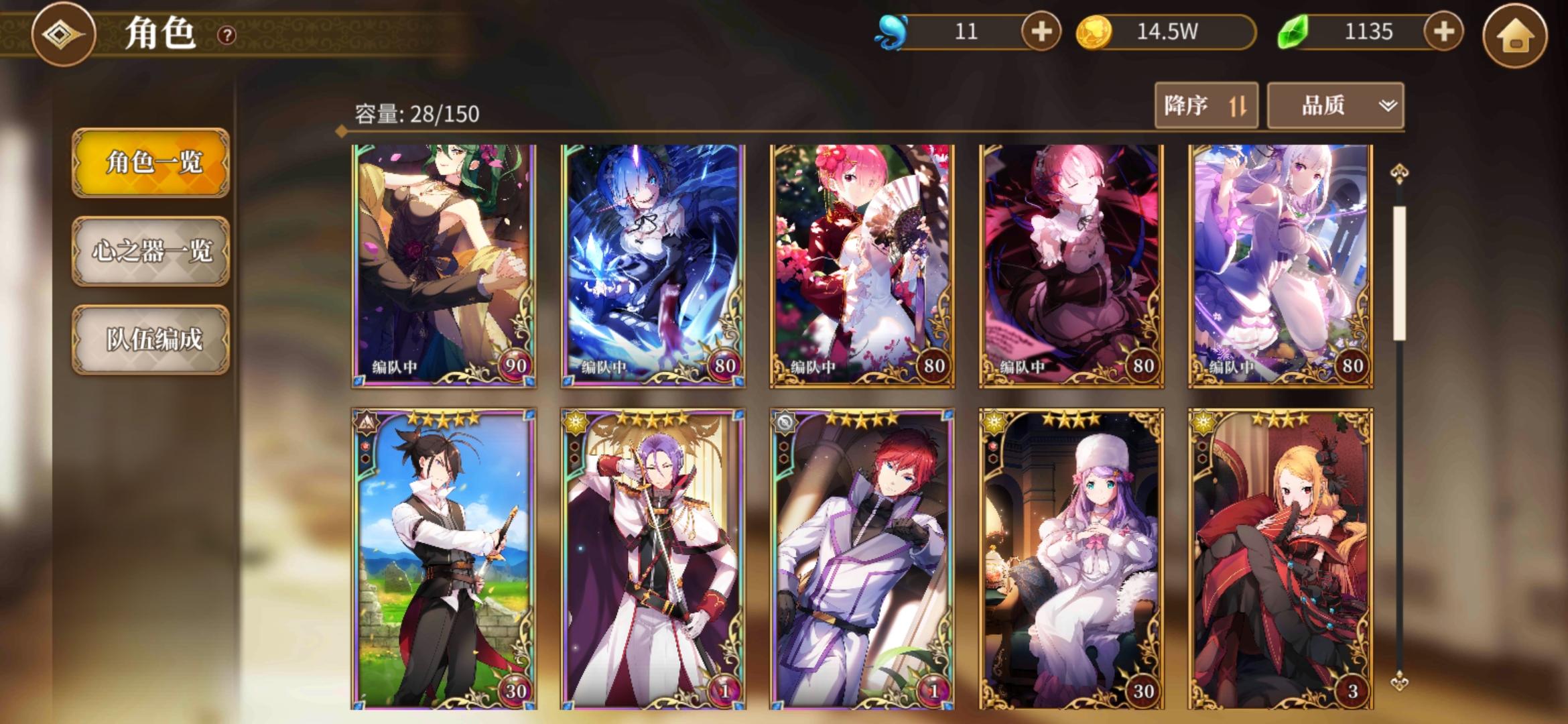This screenshot has height=724, width=1568.
Task: Open the help icon next to the 角色 title
Action: (226, 36)
